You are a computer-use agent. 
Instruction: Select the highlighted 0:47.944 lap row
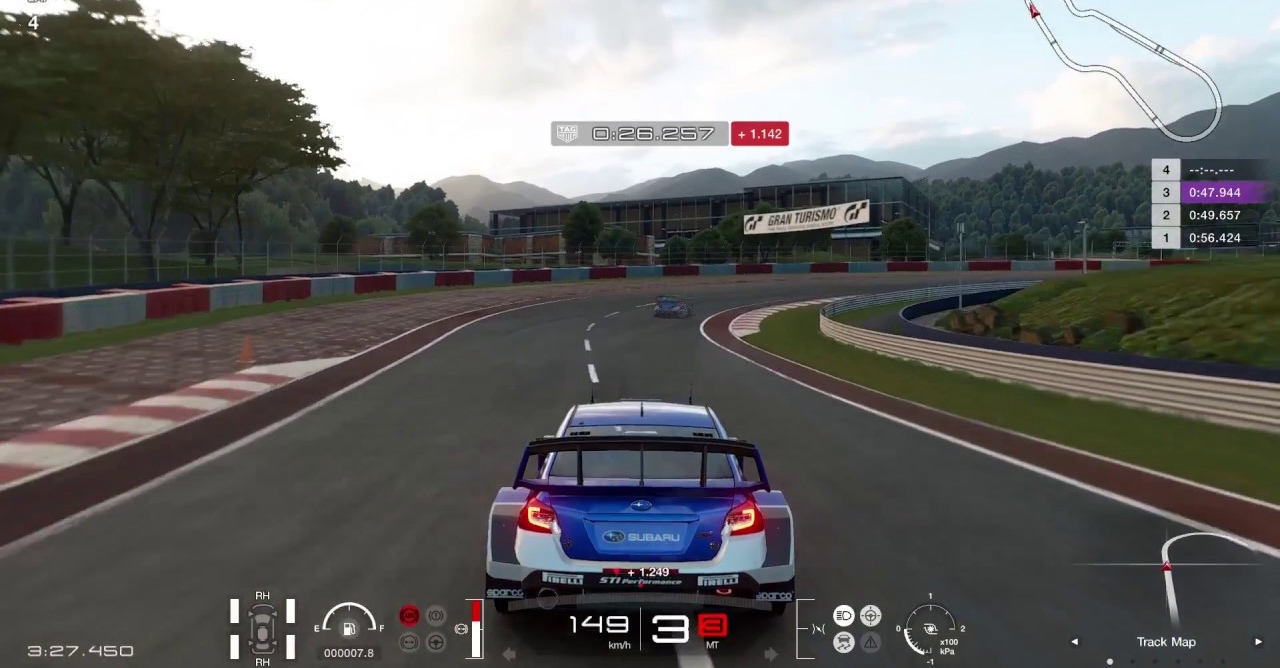[x=1214, y=193]
